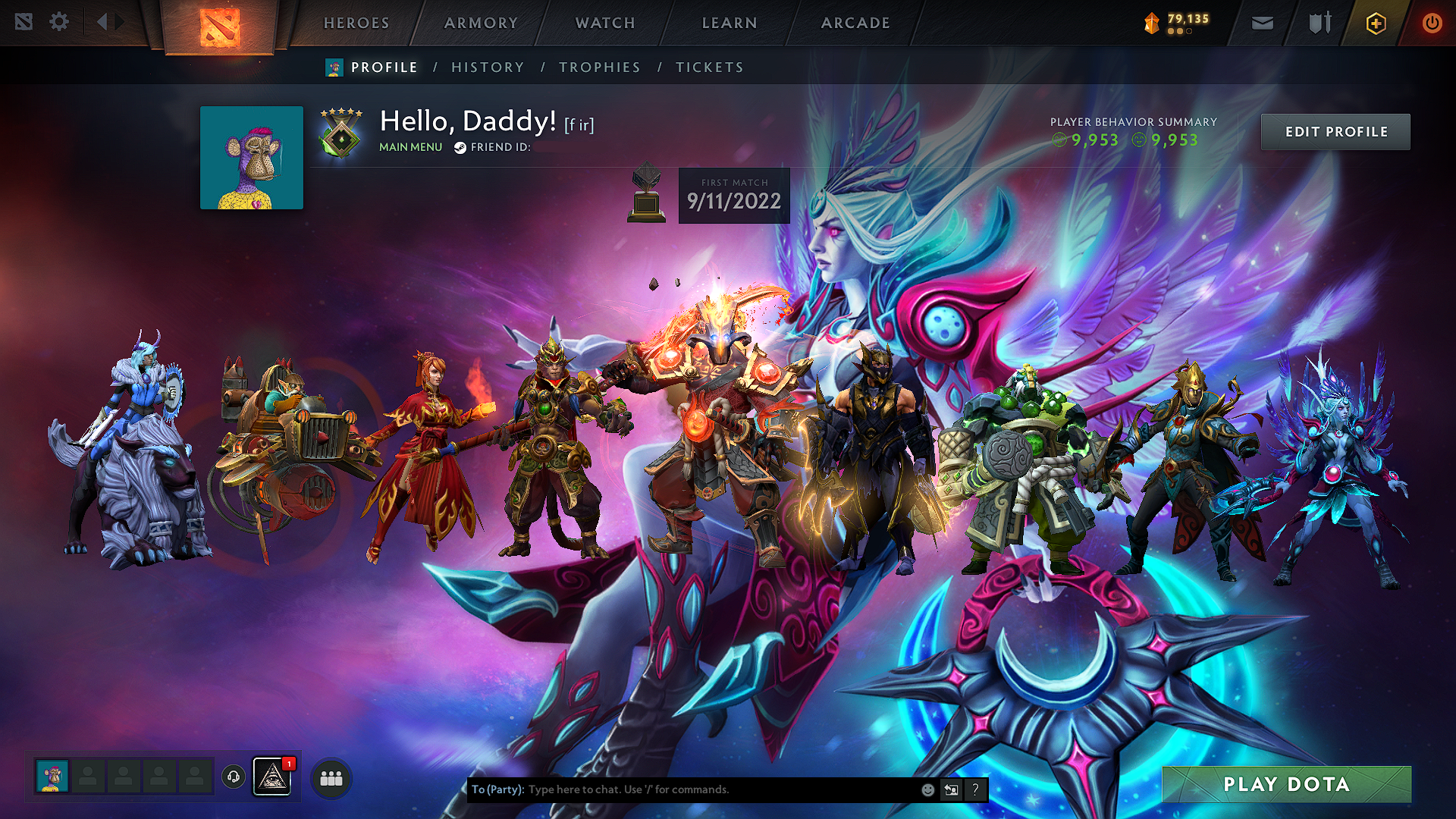Toggle the voice chat headset in party bar
The width and height of the screenshot is (1456, 819).
pos(233,777)
